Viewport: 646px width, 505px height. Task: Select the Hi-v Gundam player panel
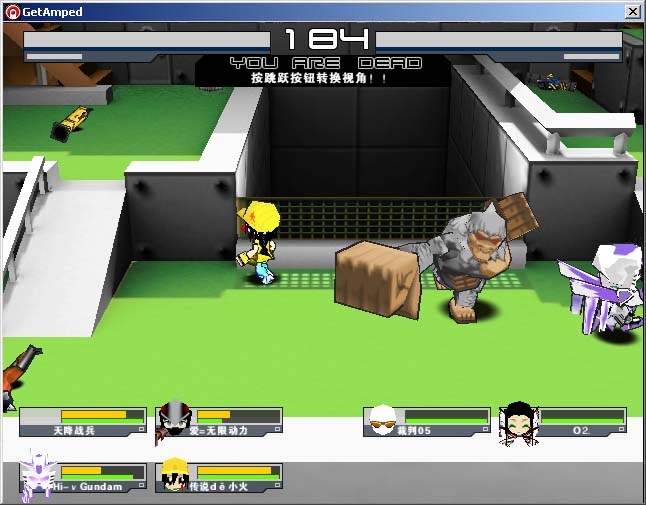pos(83,478)
